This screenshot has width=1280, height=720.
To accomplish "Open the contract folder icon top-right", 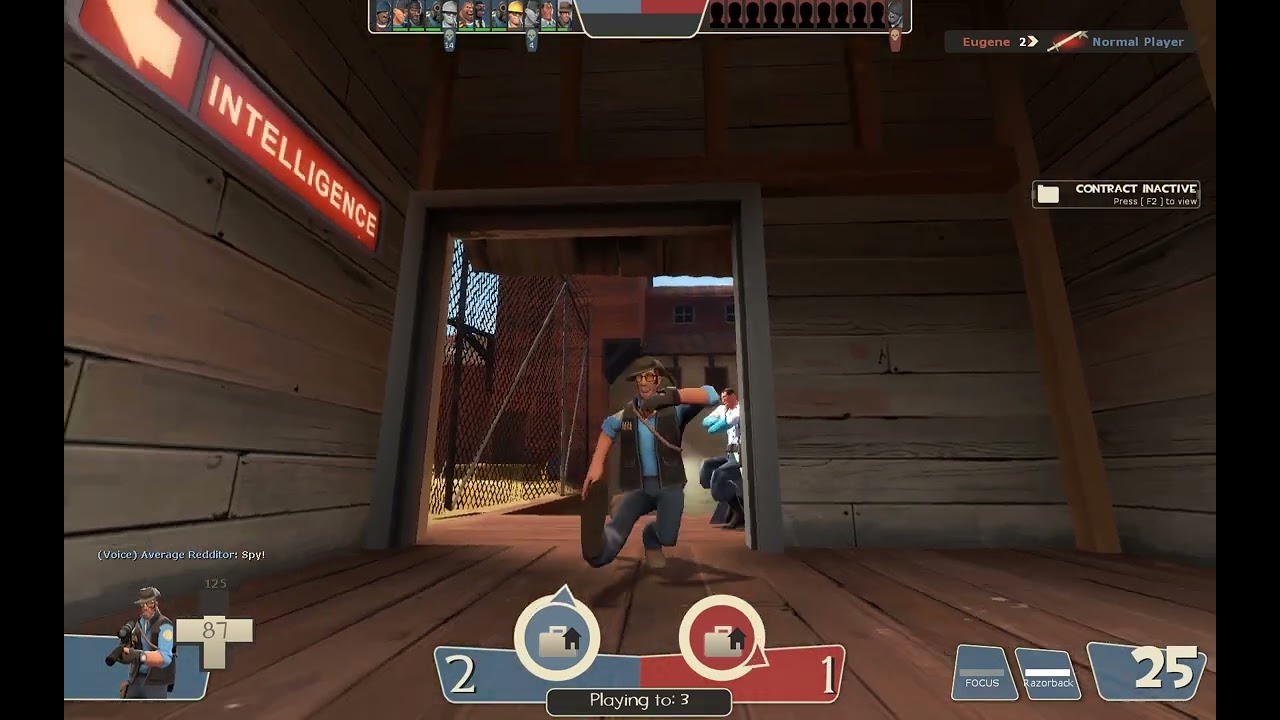I will point(1048,193).
